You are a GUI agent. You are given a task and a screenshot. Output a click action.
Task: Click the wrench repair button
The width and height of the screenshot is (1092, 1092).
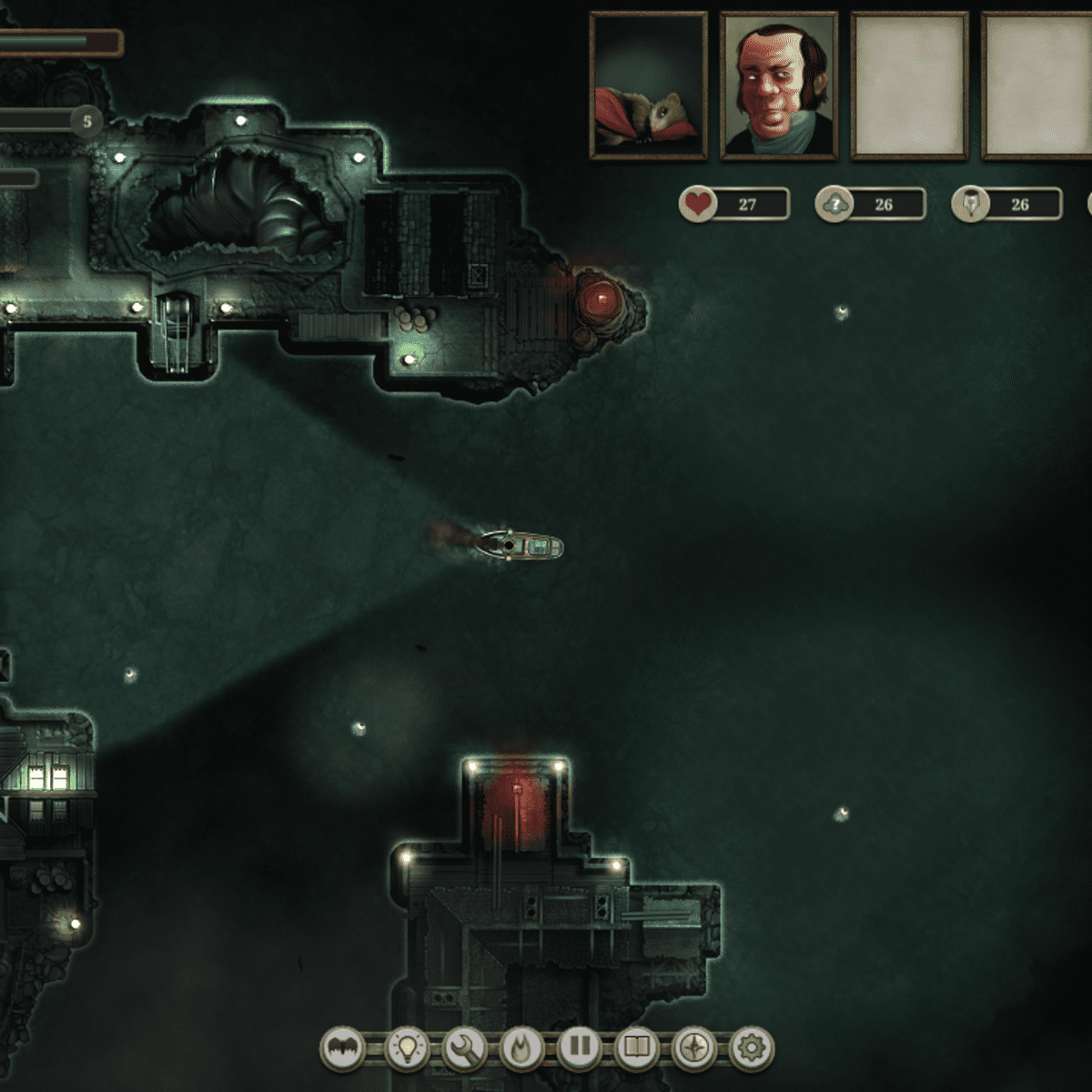click(x=464, y=1048)
